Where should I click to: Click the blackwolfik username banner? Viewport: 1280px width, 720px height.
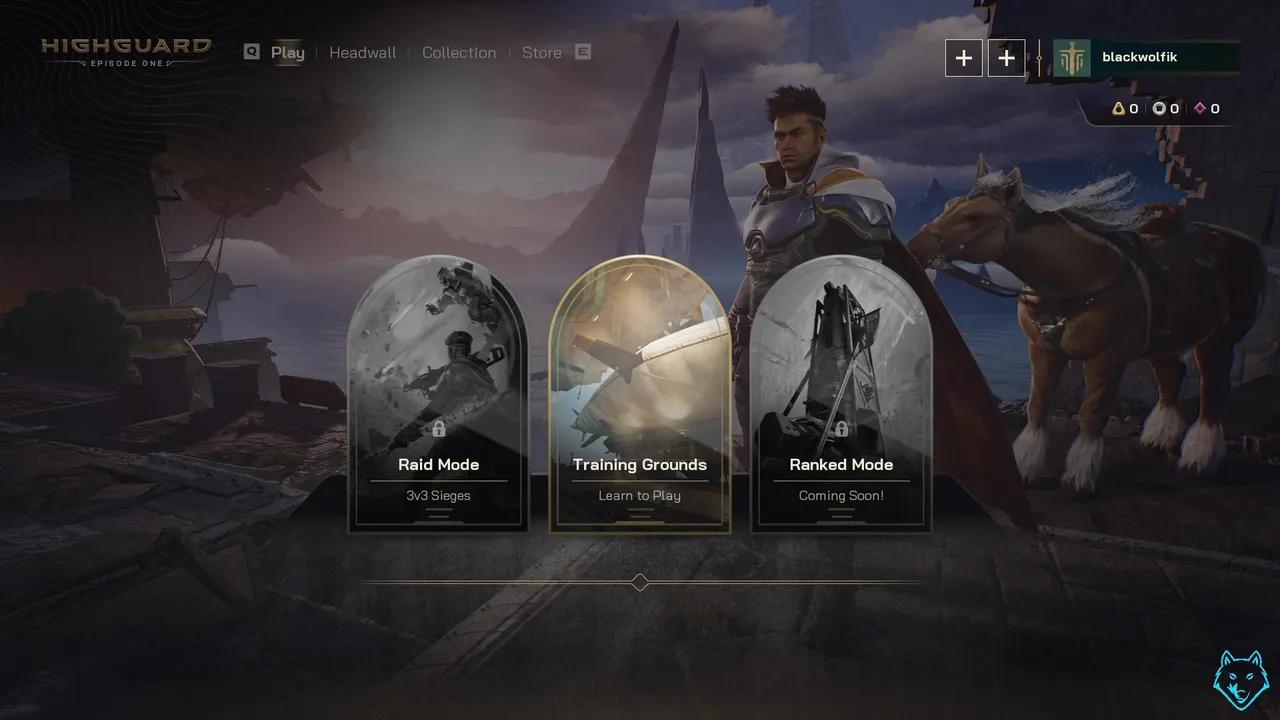click(x=1140, y=56)
